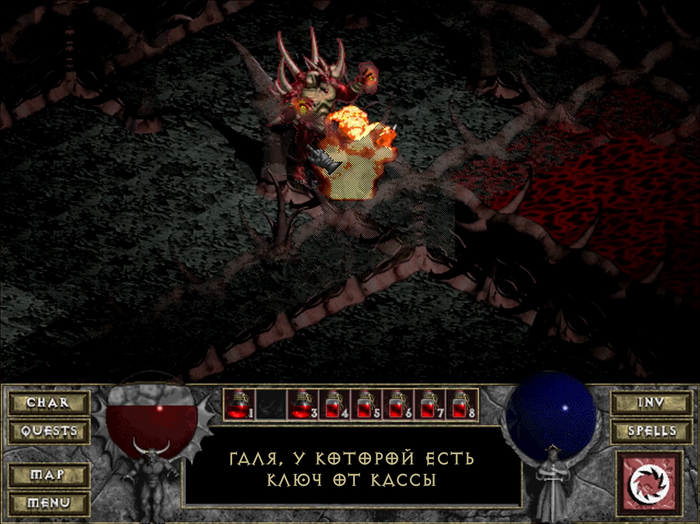This screenshot has height=524, width=700.
Task: Open the SPELLS book
Action: (x=650, y=432)
